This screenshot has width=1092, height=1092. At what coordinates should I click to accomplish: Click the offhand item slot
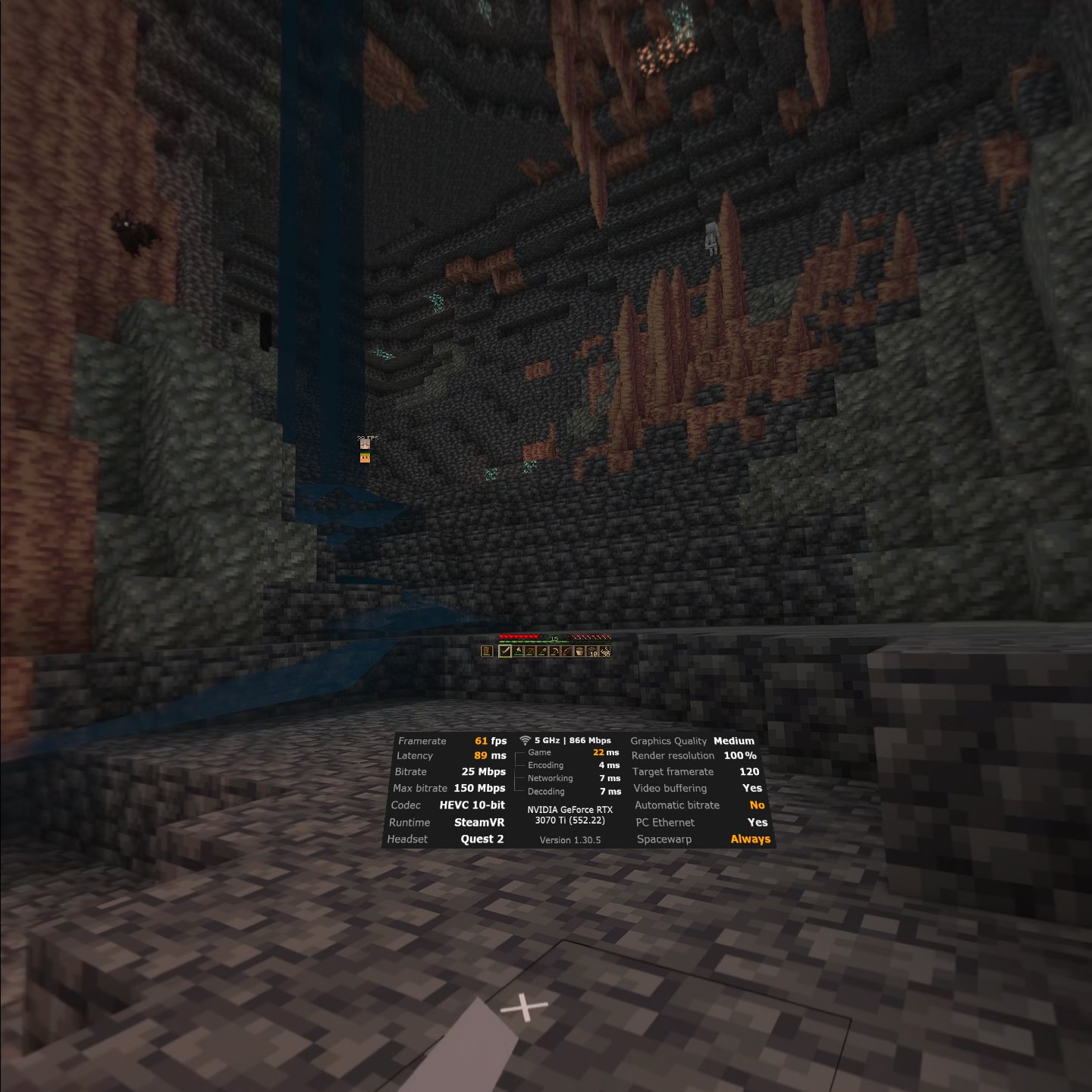click(x=487, y=651)
